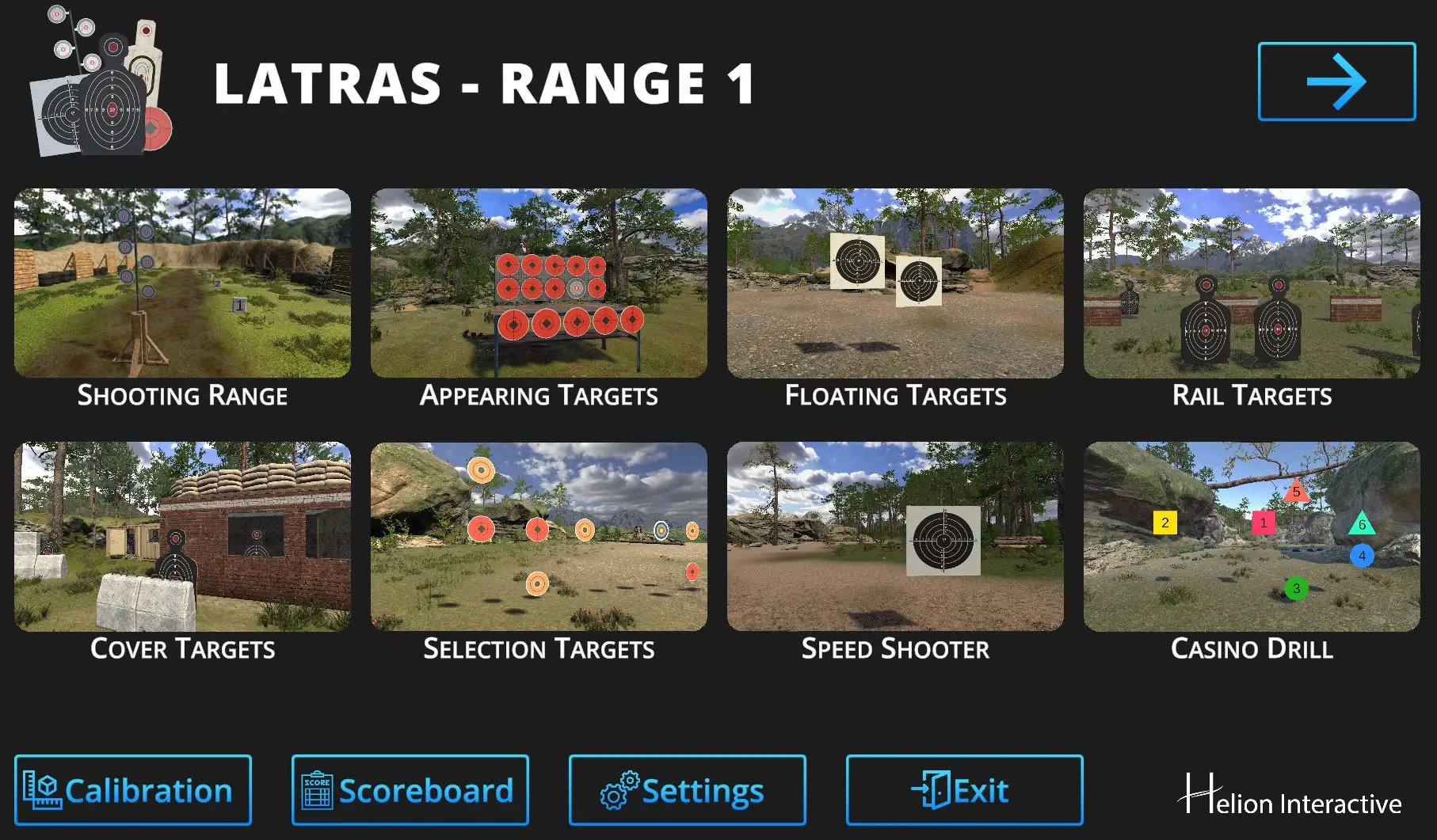Image resolution: width=1437 pixels, height=840 pixels.
Task: Open the Floating Targets mode
Action: click(x=895, y=283)
